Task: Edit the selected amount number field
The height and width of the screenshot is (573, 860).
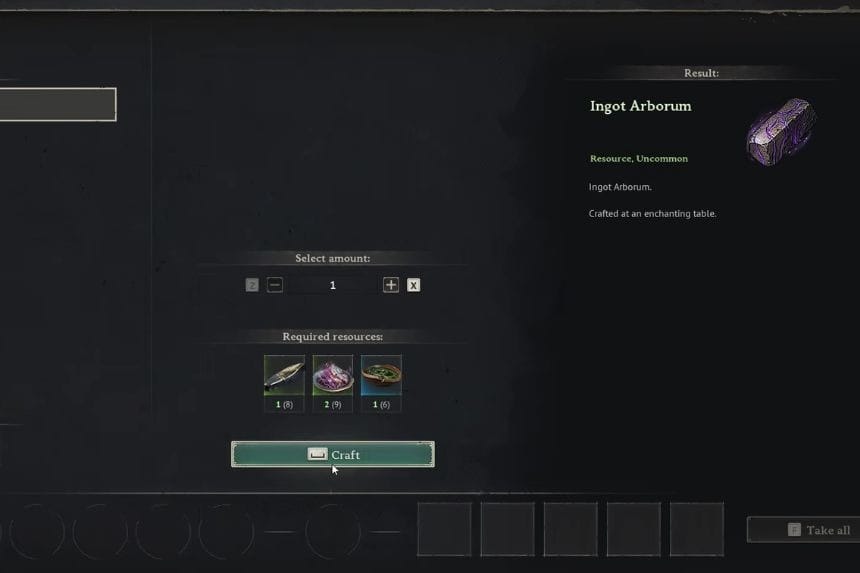Action: click(x=333, y=285)
